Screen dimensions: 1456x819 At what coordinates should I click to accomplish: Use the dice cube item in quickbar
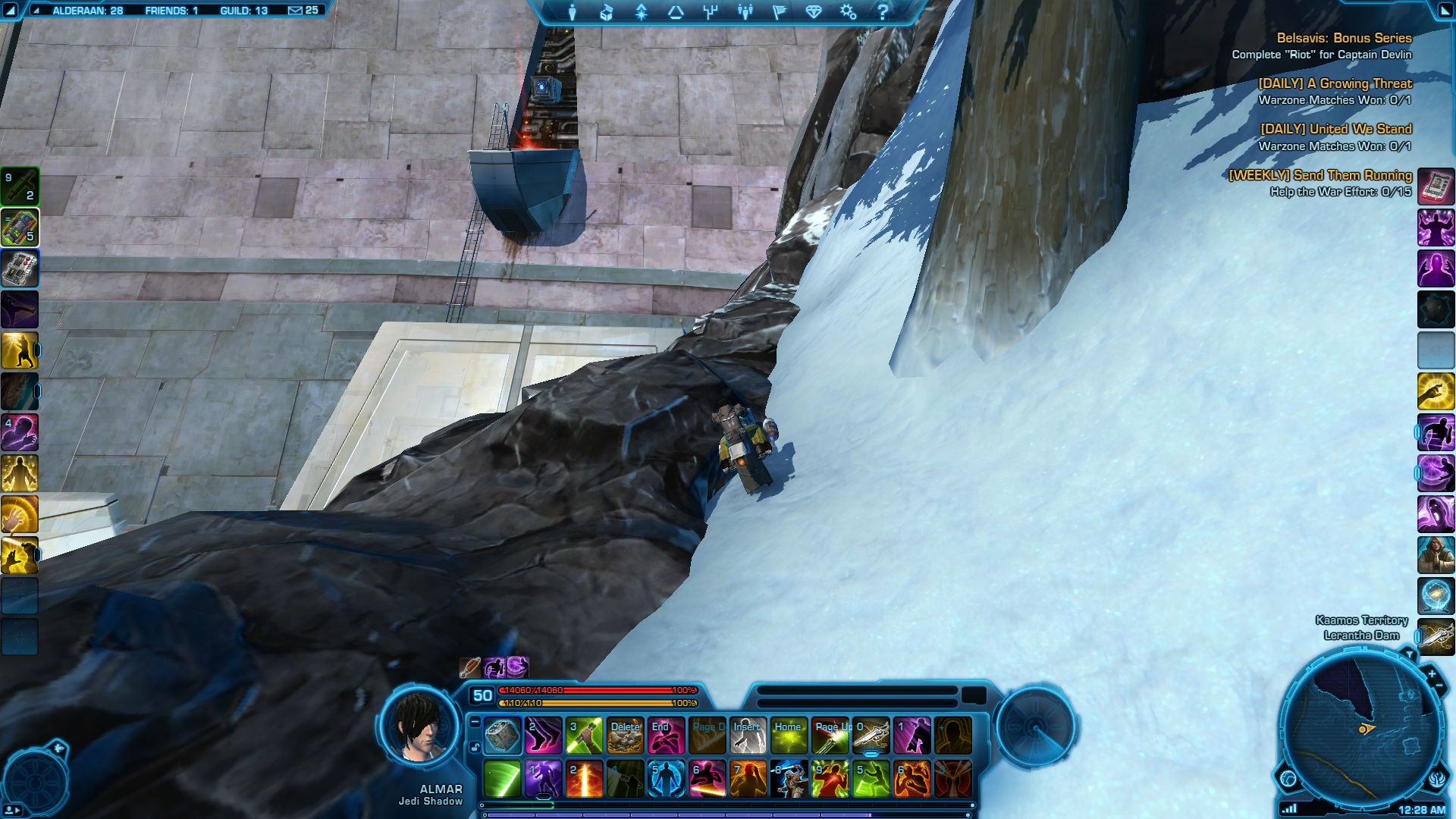pos(502,736)
